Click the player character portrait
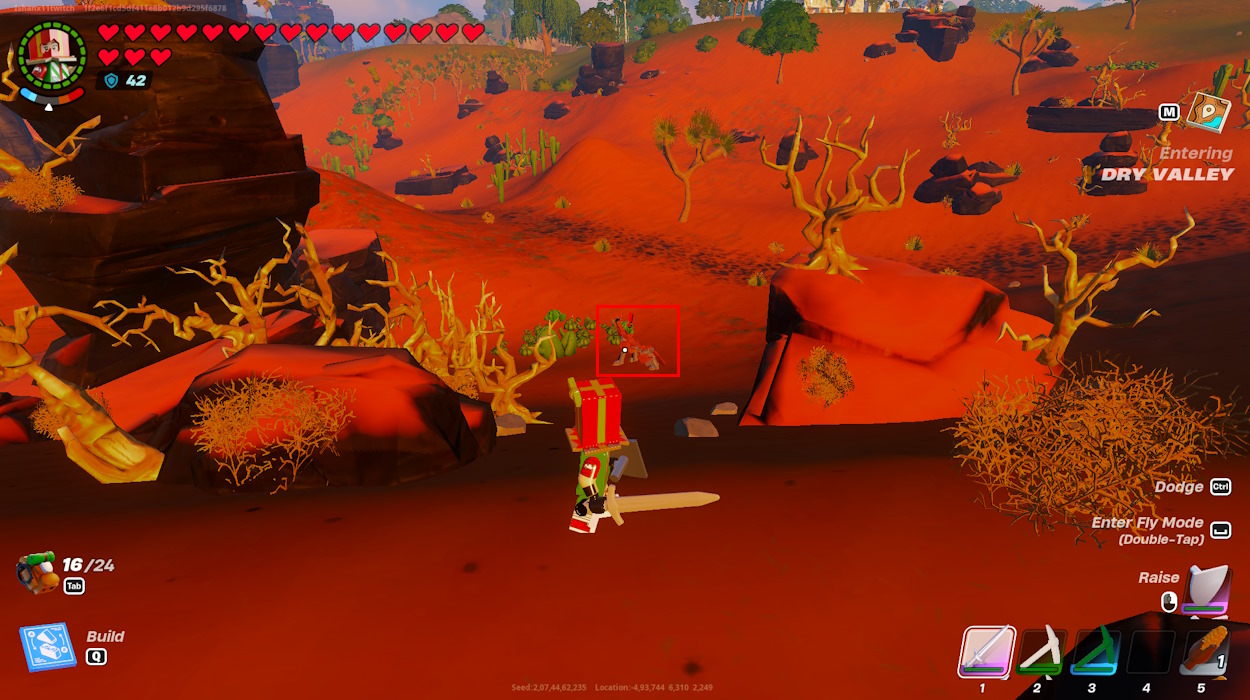 click(52, 55)
